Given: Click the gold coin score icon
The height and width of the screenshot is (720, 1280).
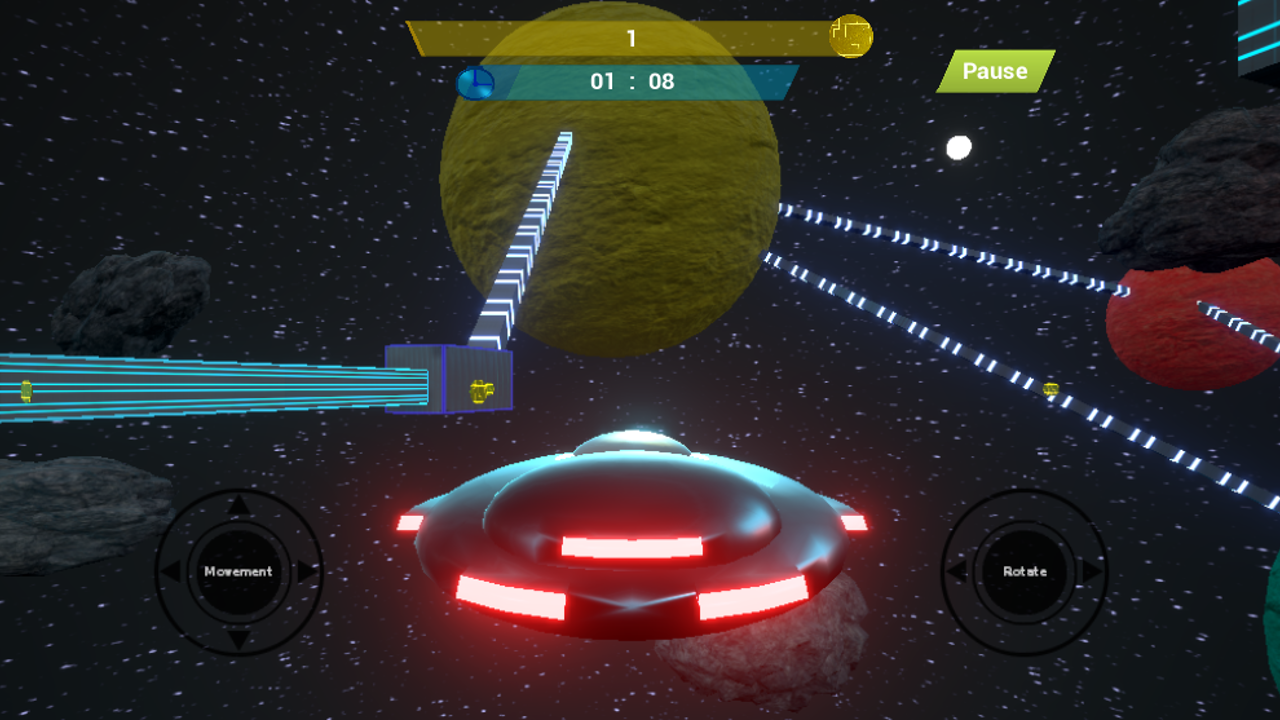Looking at the screenshot, I should (853, 35).
